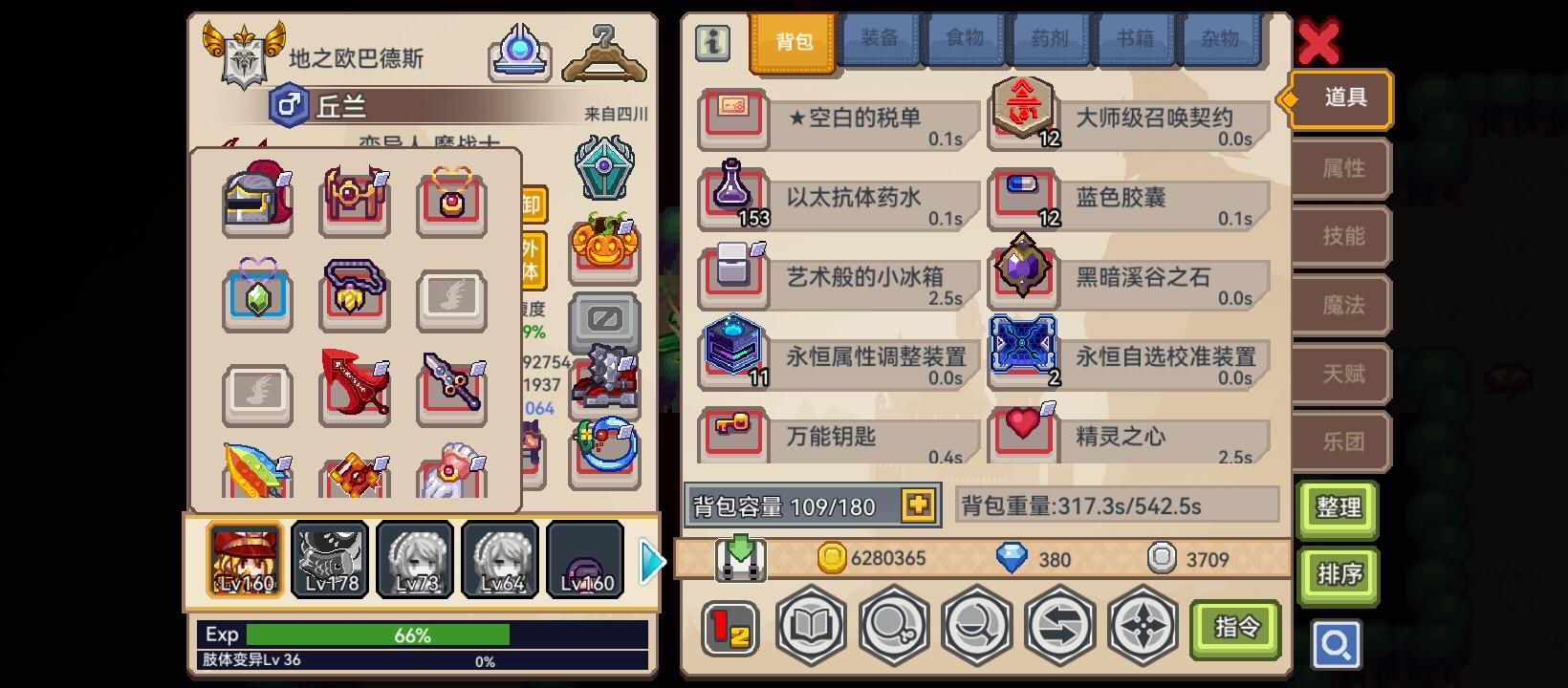This screenshot has height=688, width=1568.
Task: Select the 万能钥匙 key item icon
Action: click(732, 432)
